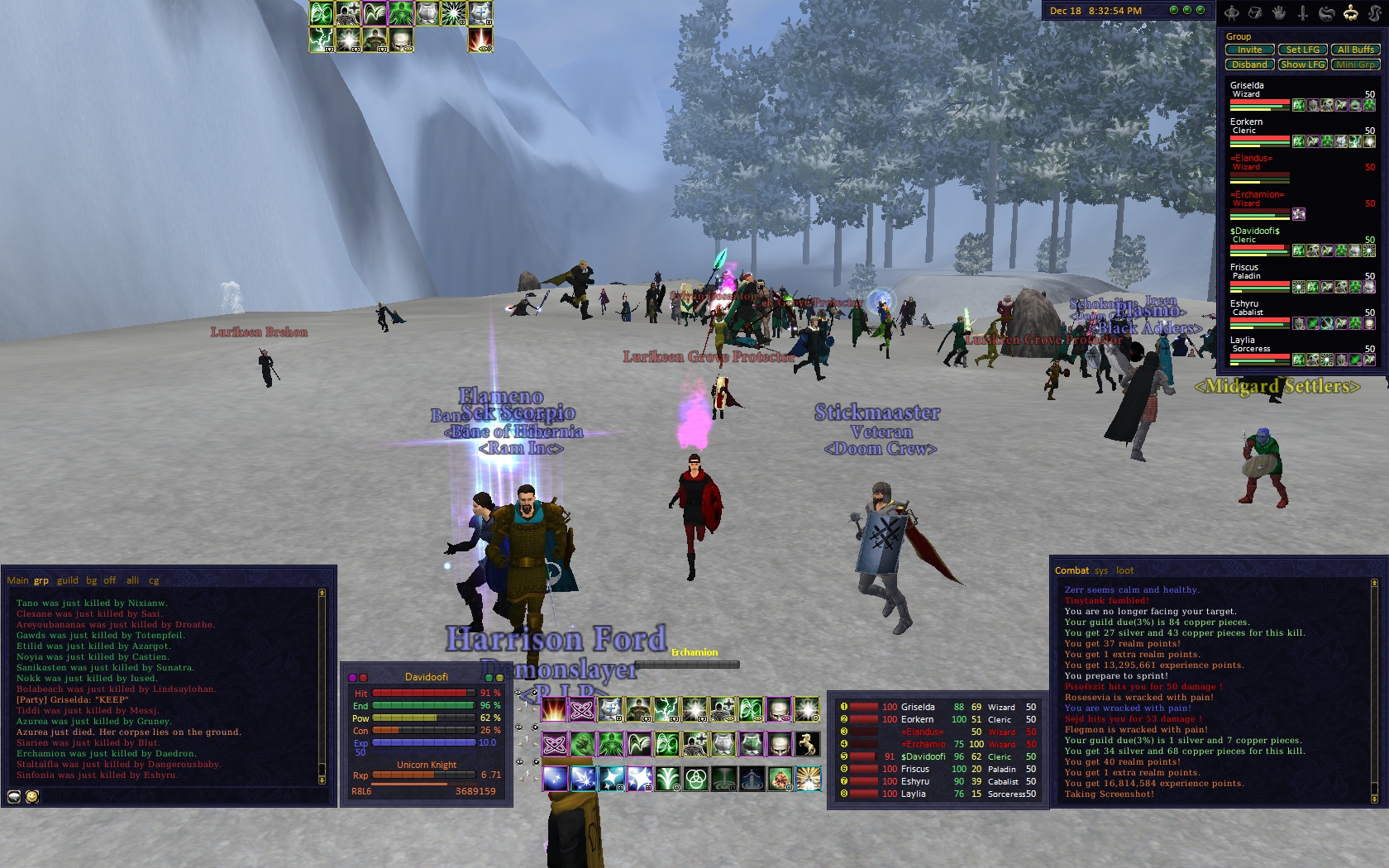Image resolution: width=1389 pixels, height=868 pixels.
Task: Open the open-hand icon in top menu
Action: tap(1278, 12)
